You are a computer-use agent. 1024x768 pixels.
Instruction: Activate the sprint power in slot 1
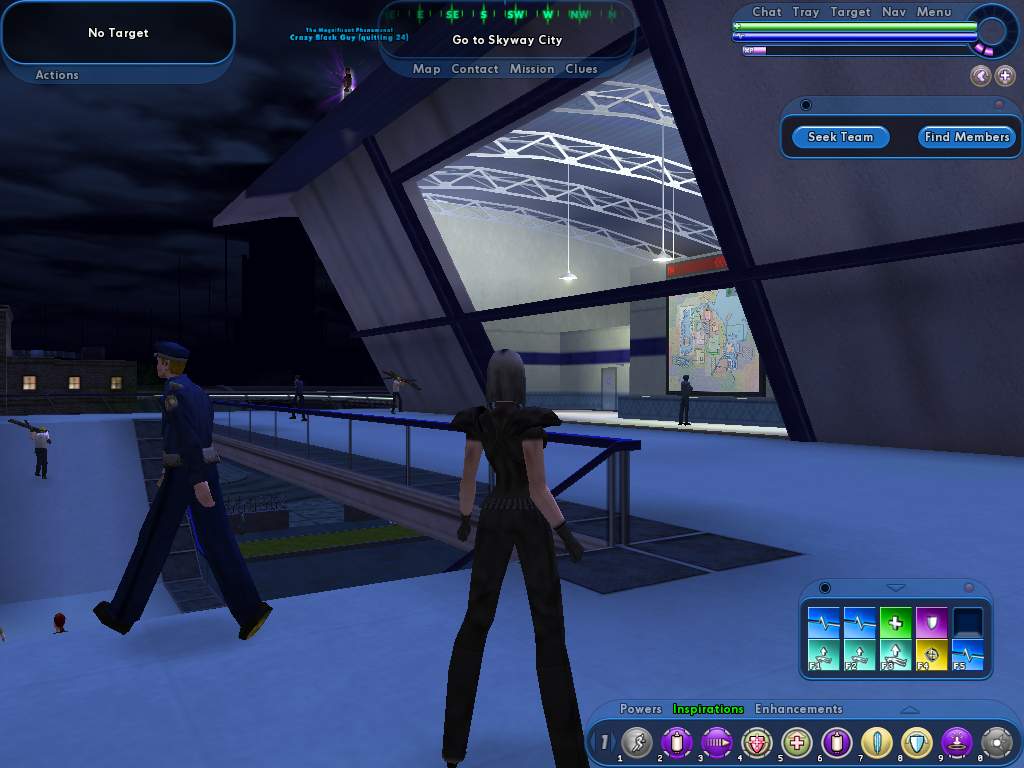click(x=636, y=743)
